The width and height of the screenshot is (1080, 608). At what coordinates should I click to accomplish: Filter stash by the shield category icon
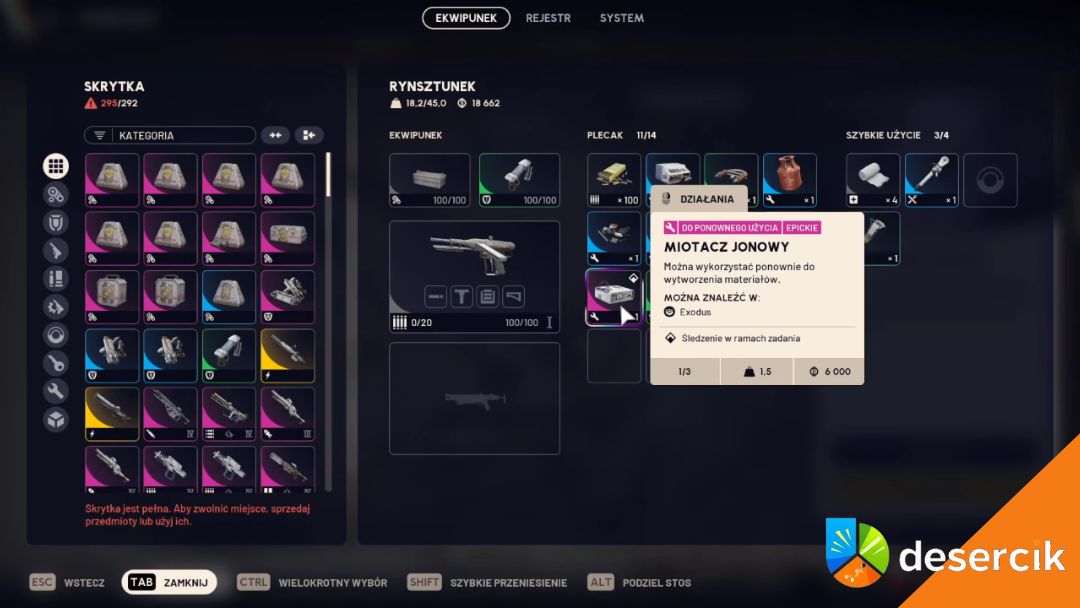56,223
